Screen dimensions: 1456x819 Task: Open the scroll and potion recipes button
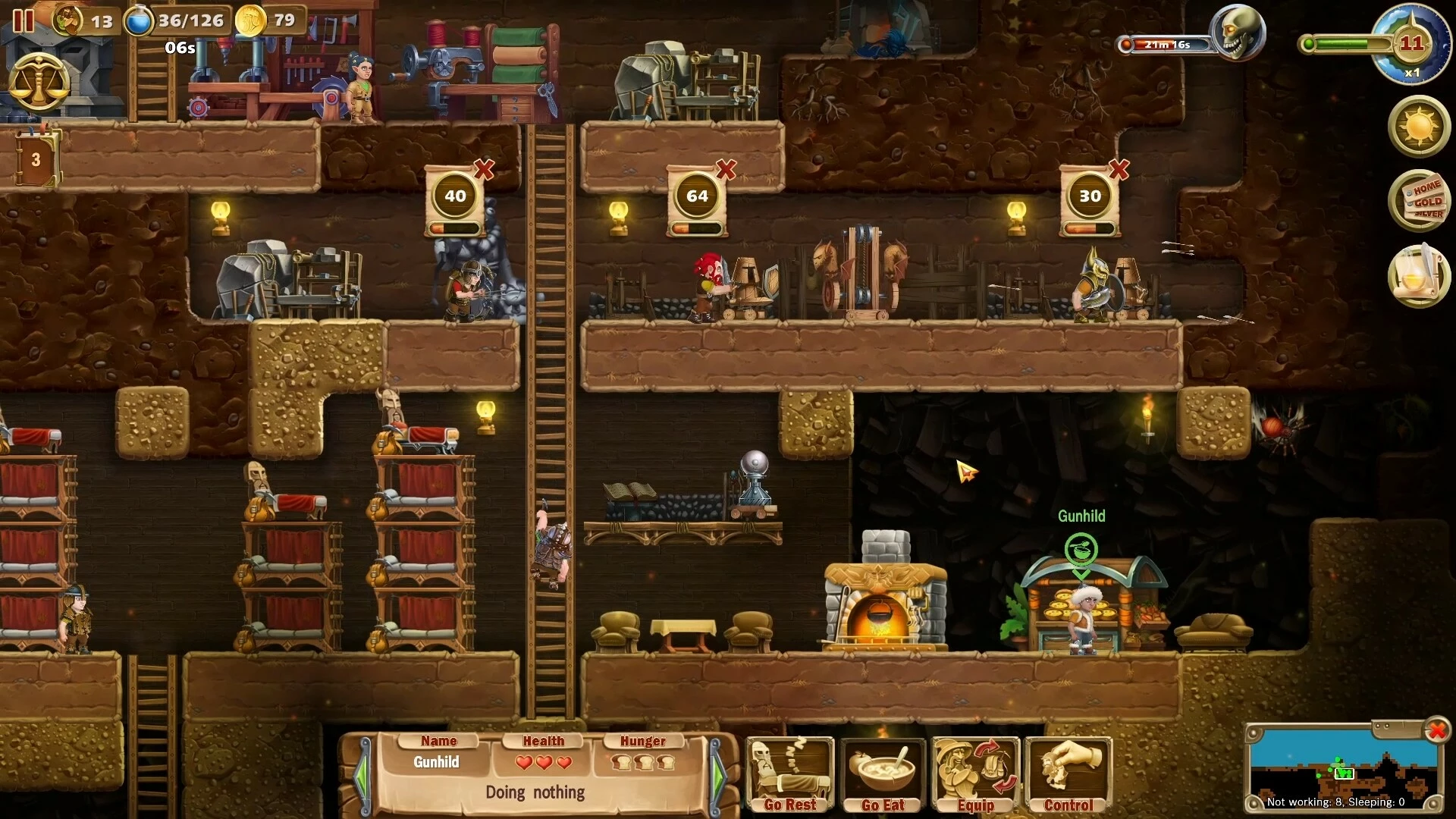click(x=1419, y=275)
